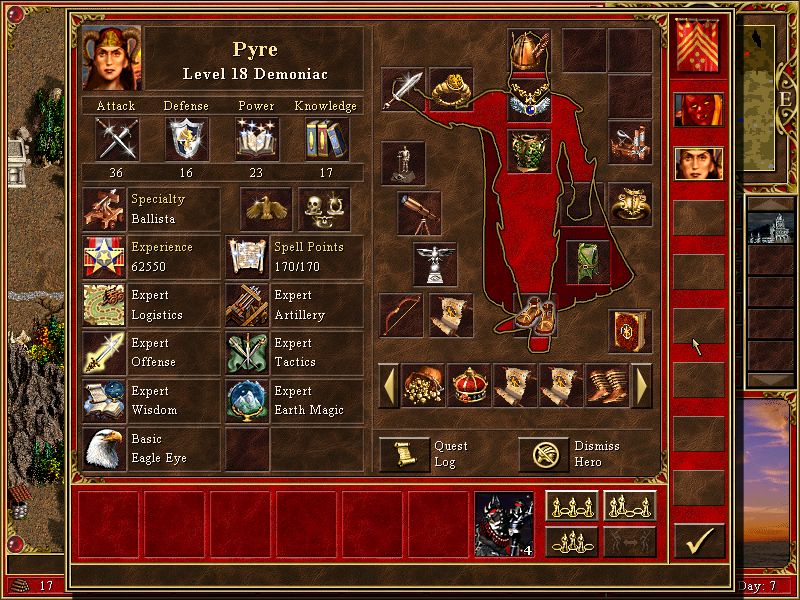Show Expert Offense skill details
Viewport: 800px width, 600px height.
point(105,353)
